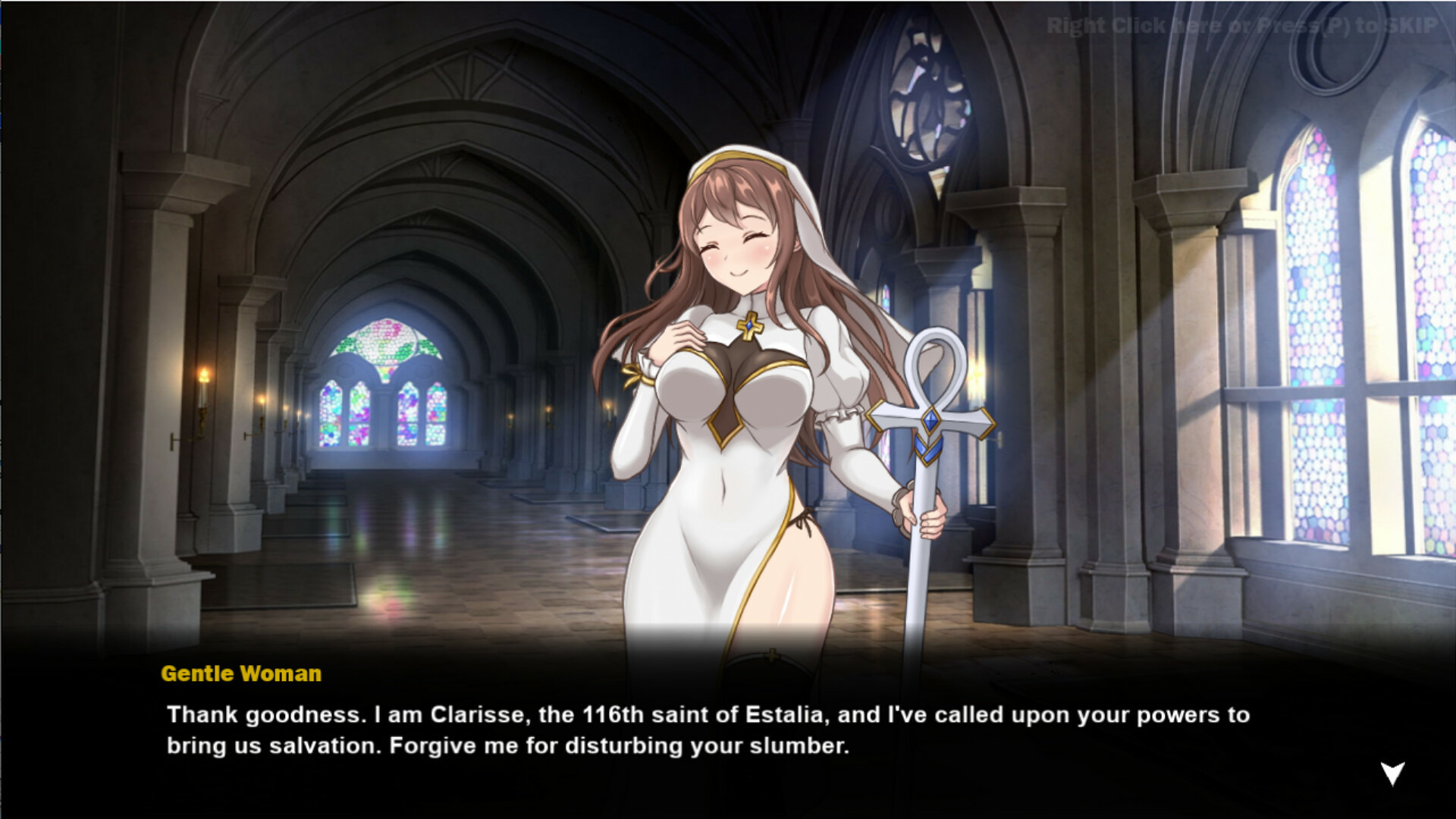Skip the scene via the SKIP prompt
This screenshot has height=819, width=1456.
pos(1241,27)
